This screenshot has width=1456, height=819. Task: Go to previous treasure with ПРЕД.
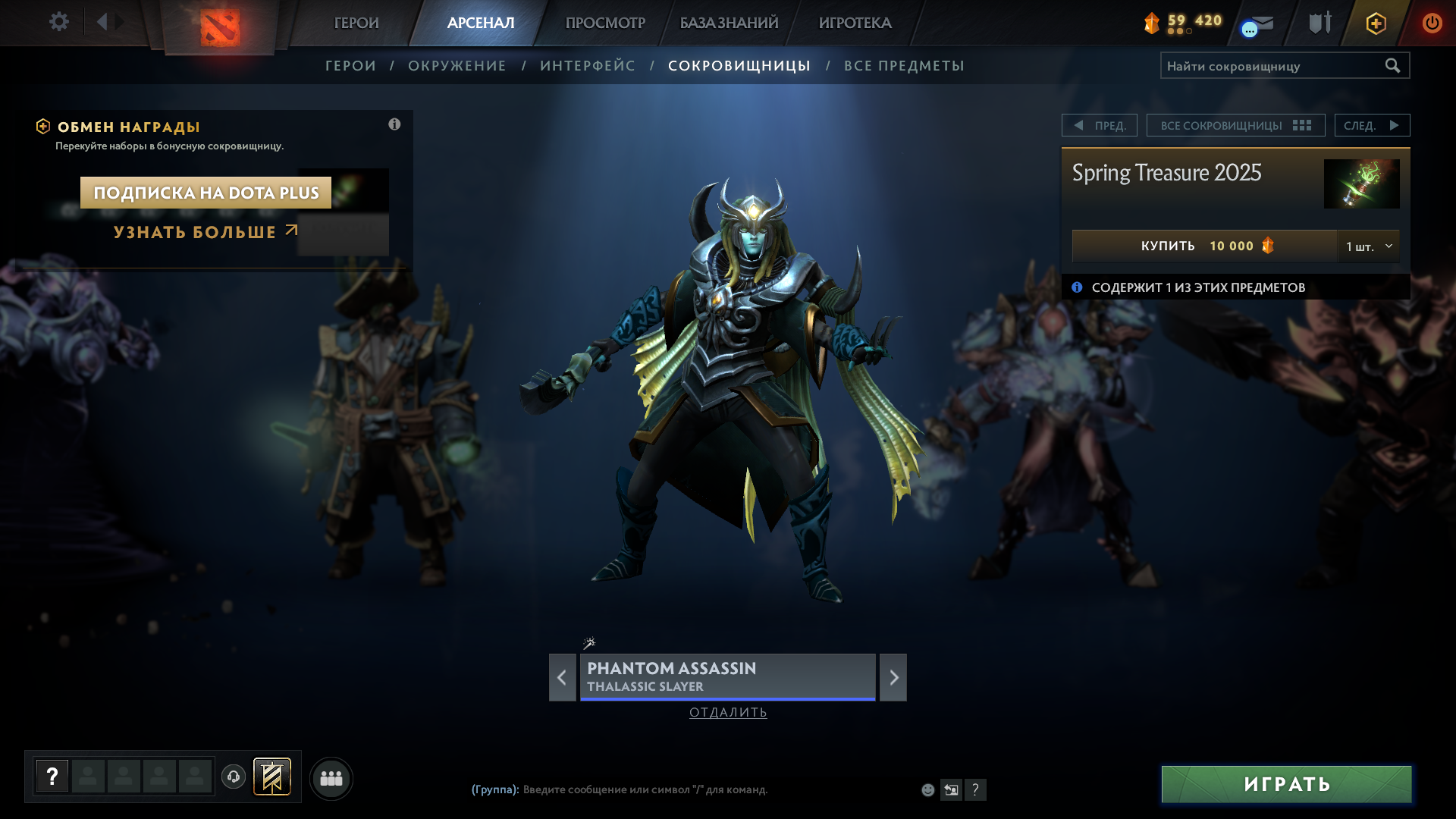pyautogui.click(x=1100, y=125)
